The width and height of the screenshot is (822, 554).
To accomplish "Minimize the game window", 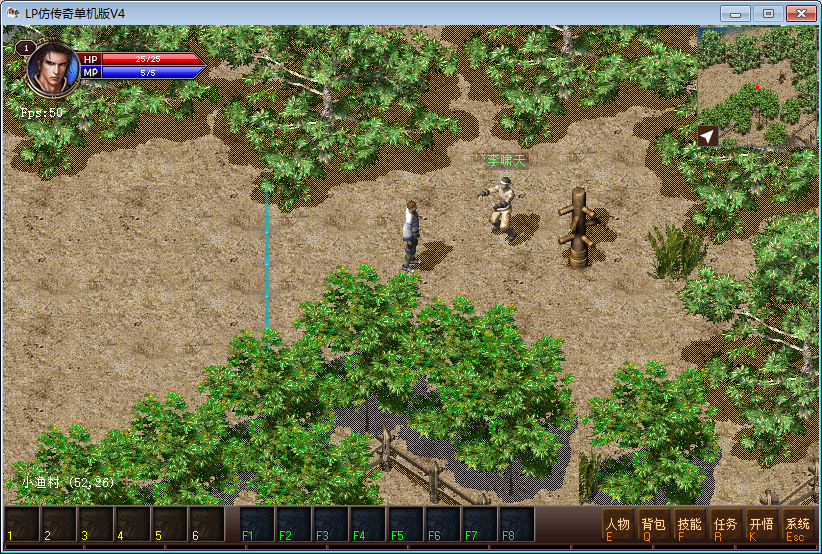I will [x=740, y=14].
